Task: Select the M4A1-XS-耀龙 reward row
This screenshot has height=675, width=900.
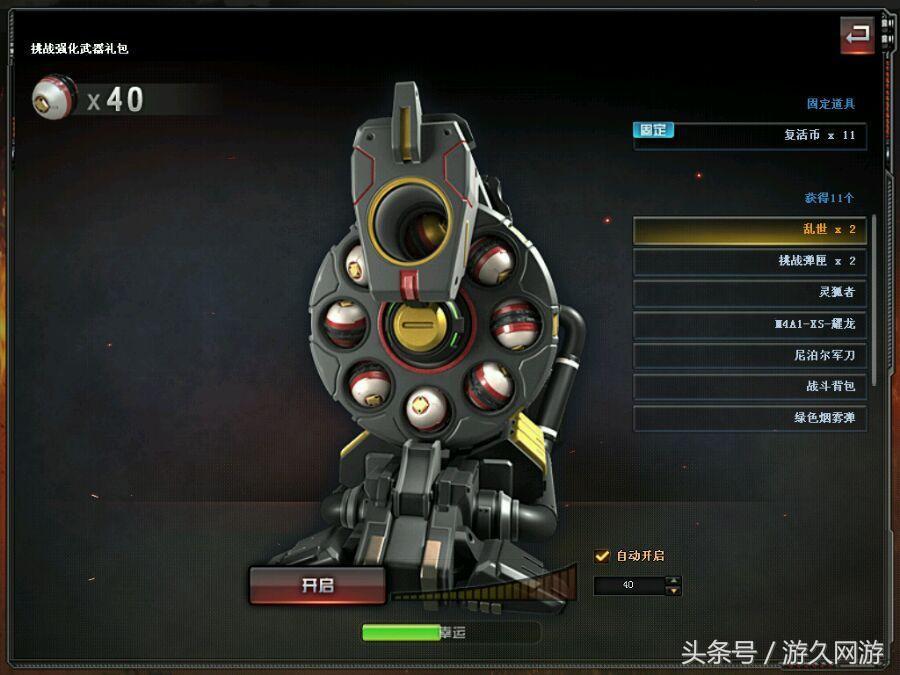Action: point(749,325)
